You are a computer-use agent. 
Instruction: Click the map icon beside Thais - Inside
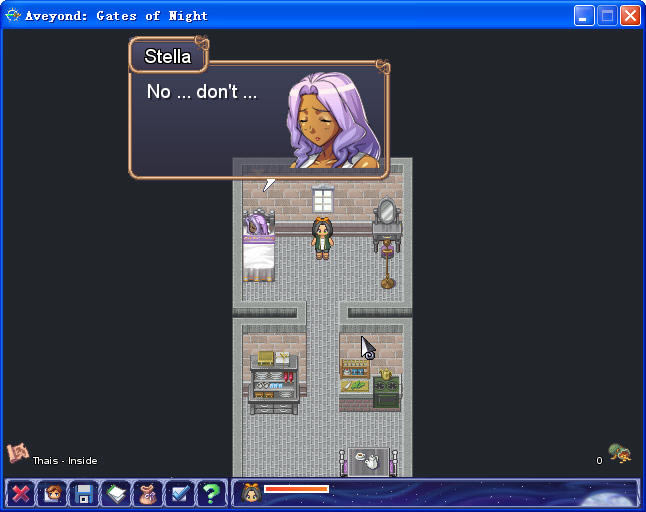17,454
